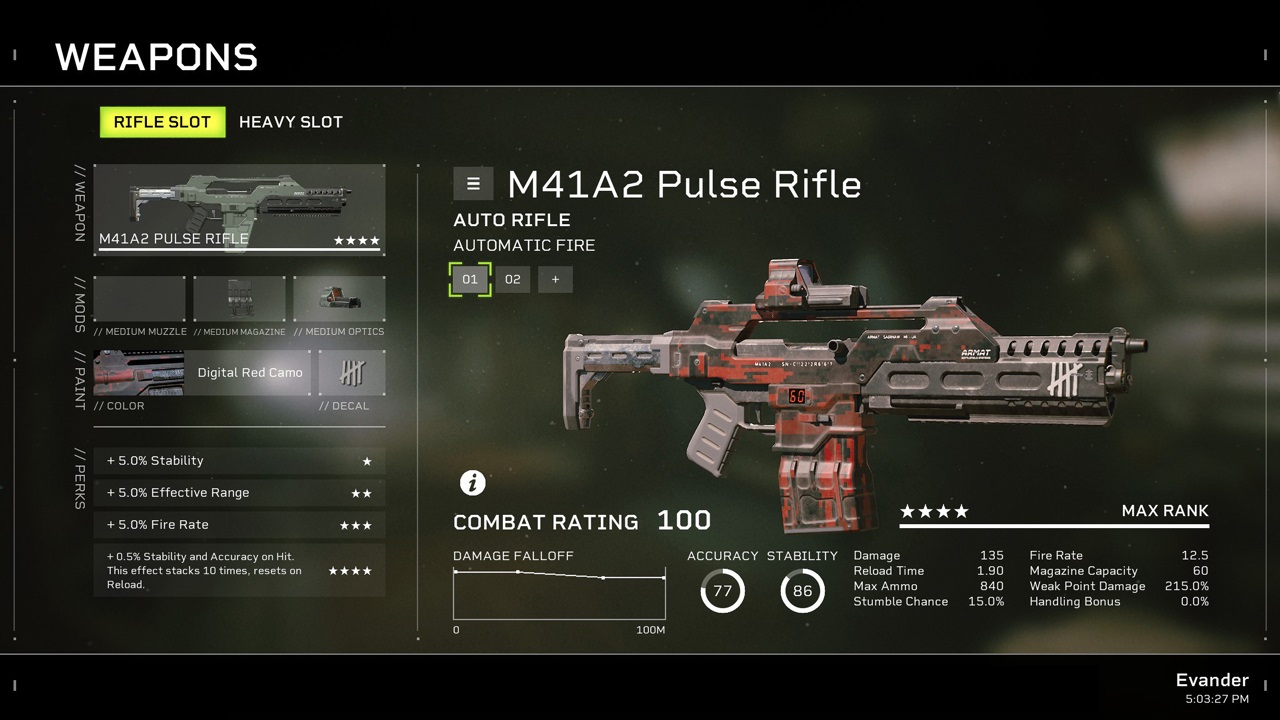The height and width of the screenshot is (720, 1280).
Task: Open the Medium Magazine mod slot
Action: (x=240, y=298)
